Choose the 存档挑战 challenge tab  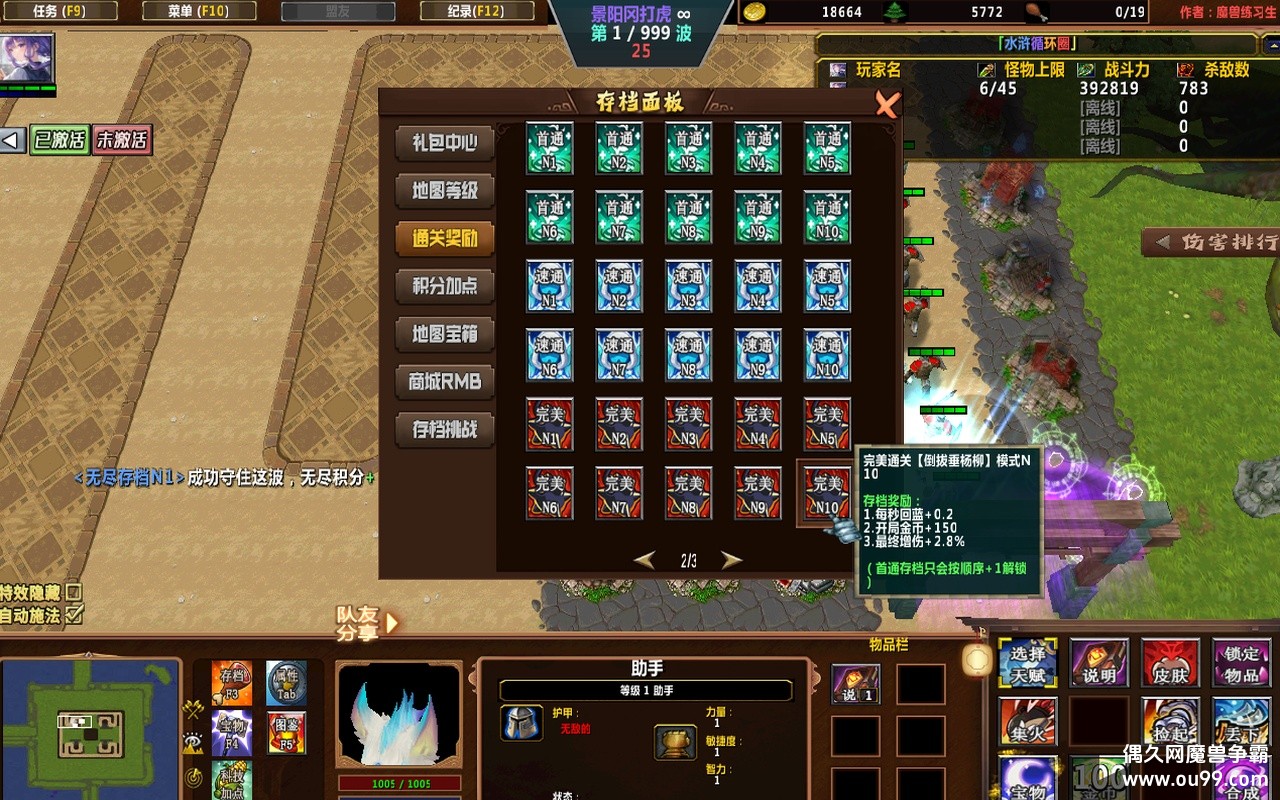pos(445,430)
